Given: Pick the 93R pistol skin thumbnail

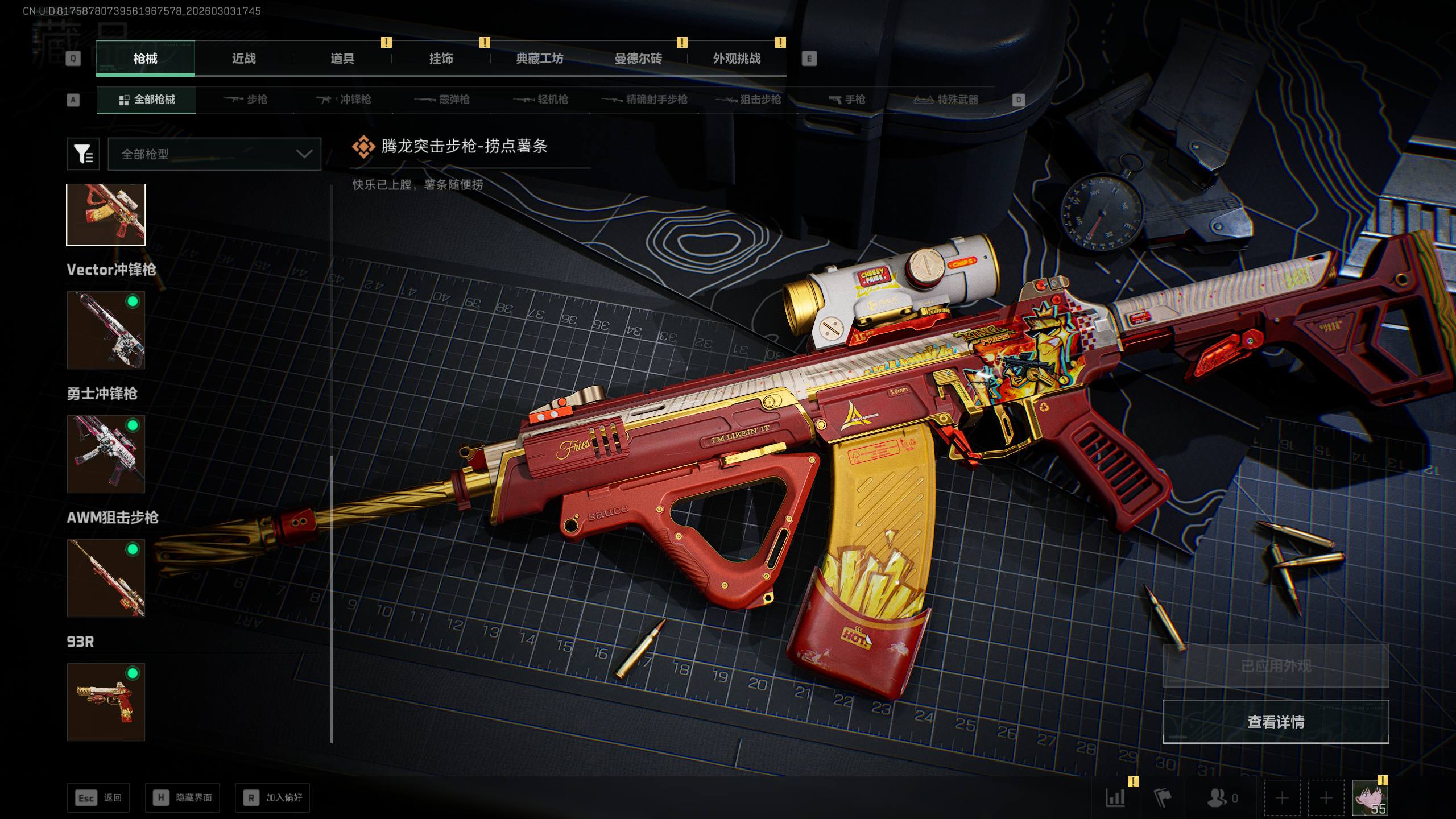Looking at the screenshot, I should pos(106,702).
